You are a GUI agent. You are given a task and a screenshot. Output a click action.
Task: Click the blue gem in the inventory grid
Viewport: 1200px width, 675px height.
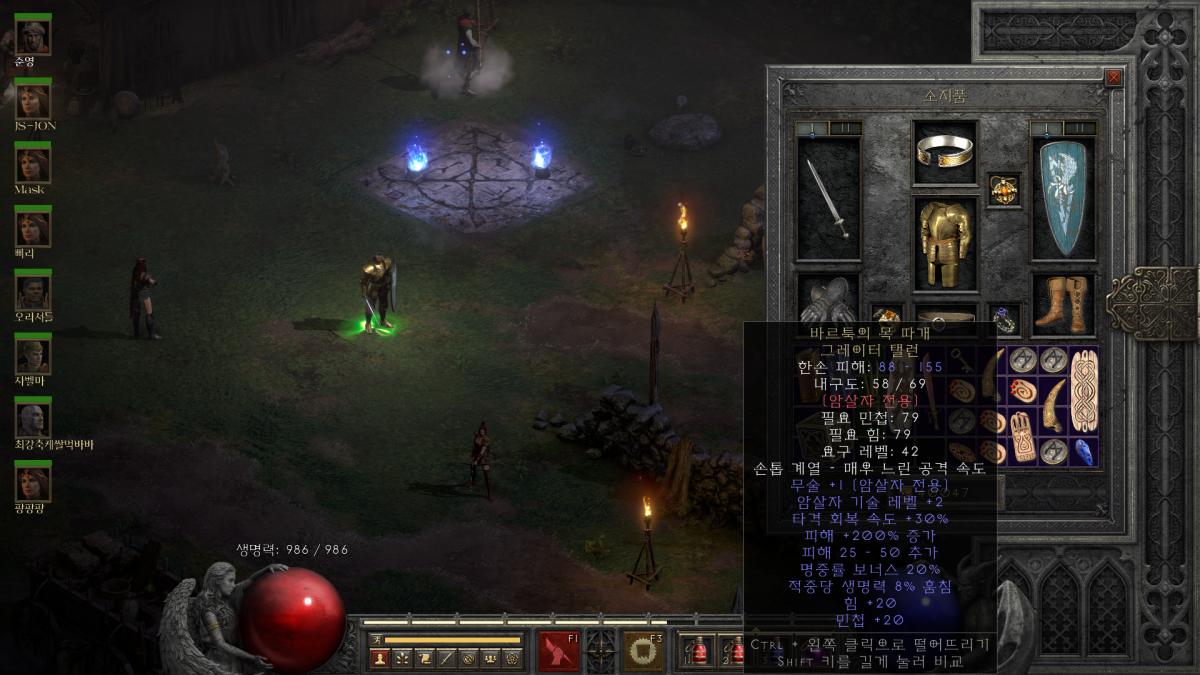1084,451
